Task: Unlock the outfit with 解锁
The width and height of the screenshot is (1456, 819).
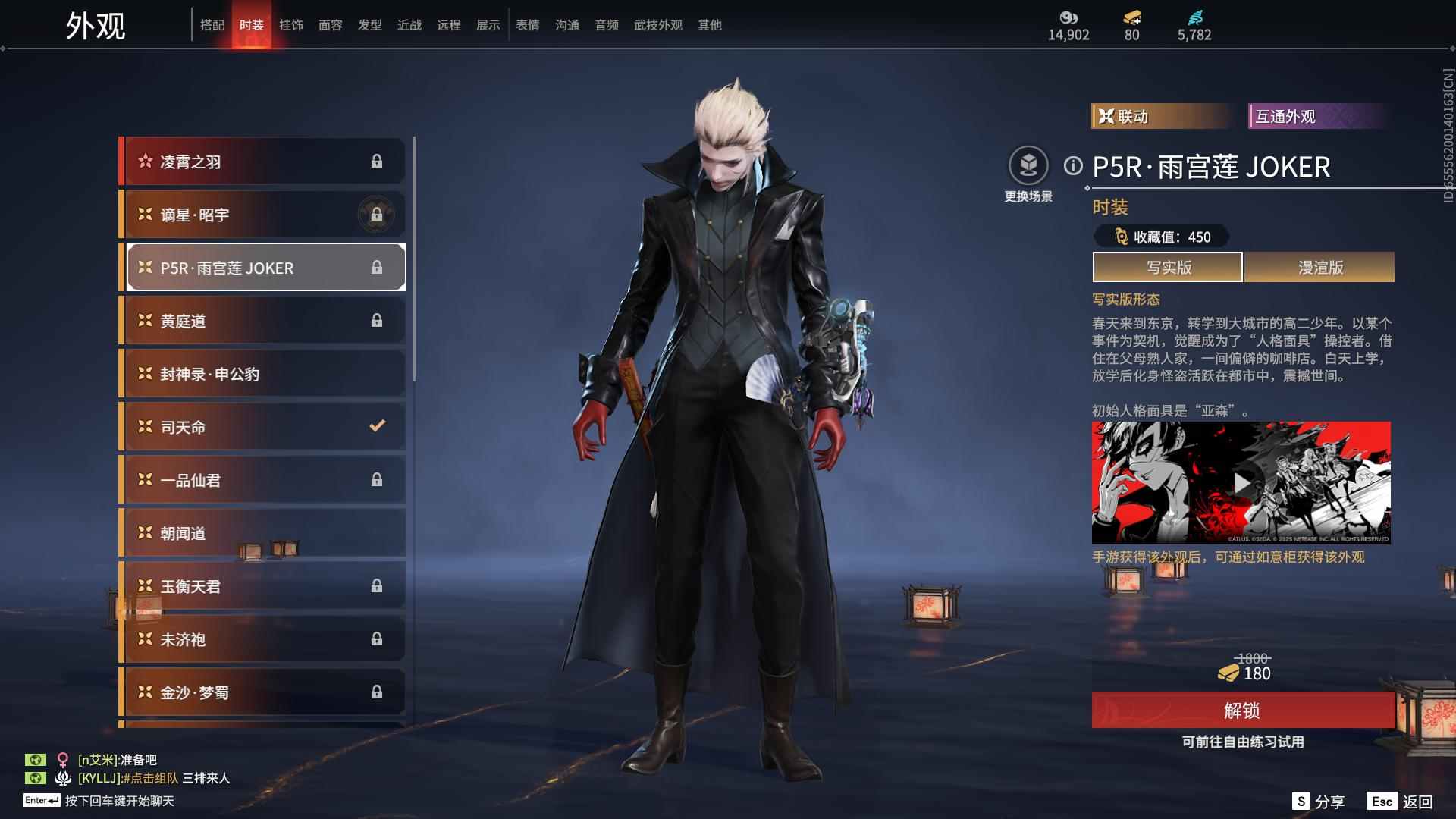Action: (x=1242, y=711)
